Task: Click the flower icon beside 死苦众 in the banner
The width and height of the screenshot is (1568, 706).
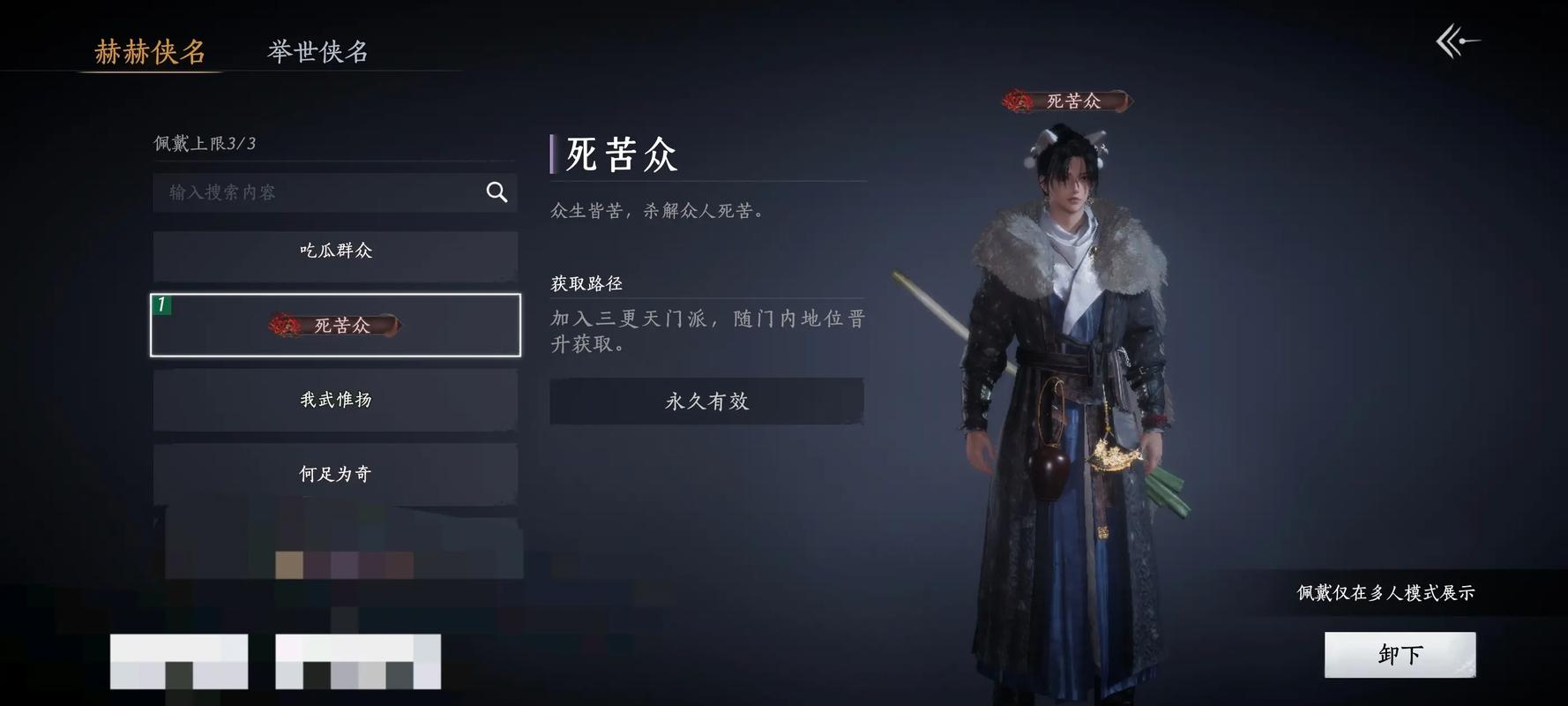Action: pos(1019,100)
